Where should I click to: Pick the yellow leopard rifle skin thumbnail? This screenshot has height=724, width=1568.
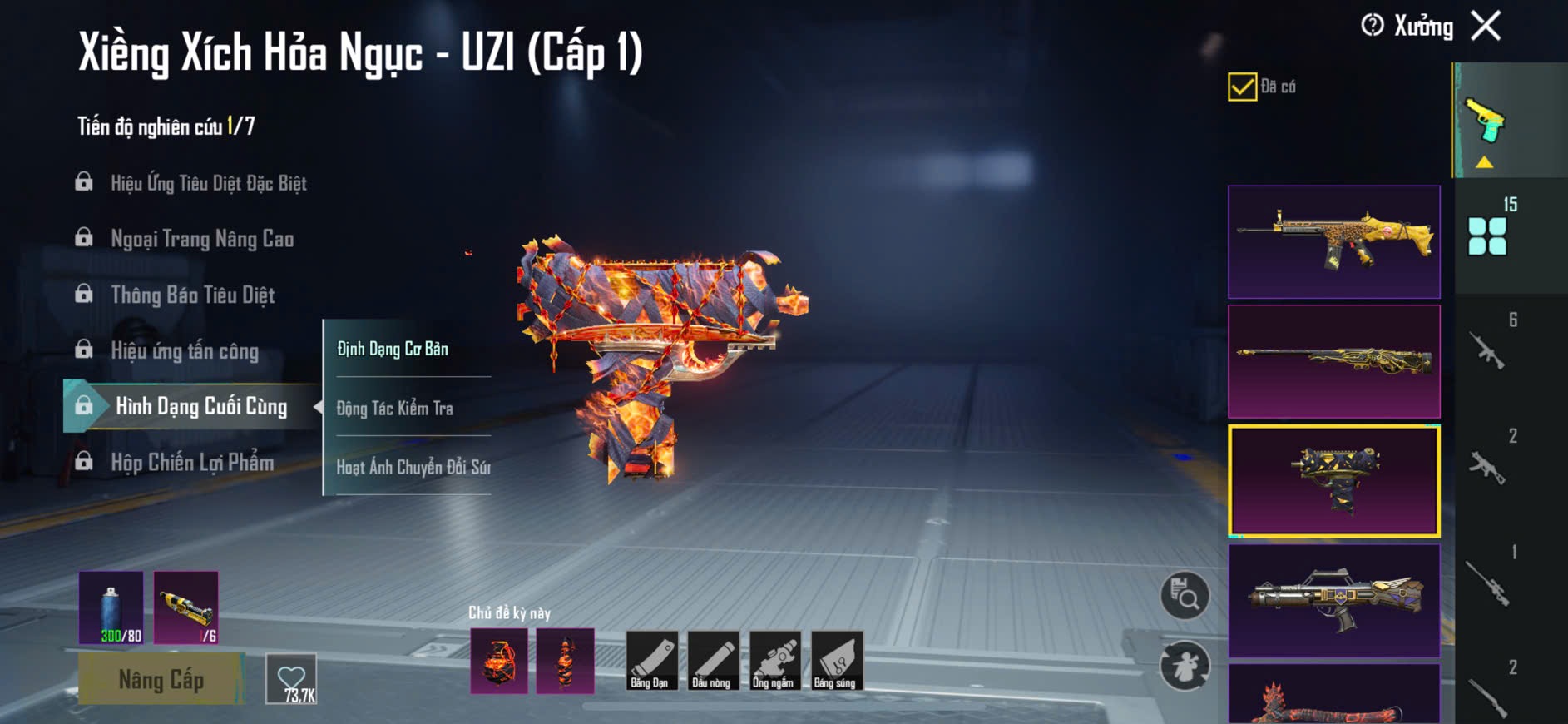[1333, 241]
